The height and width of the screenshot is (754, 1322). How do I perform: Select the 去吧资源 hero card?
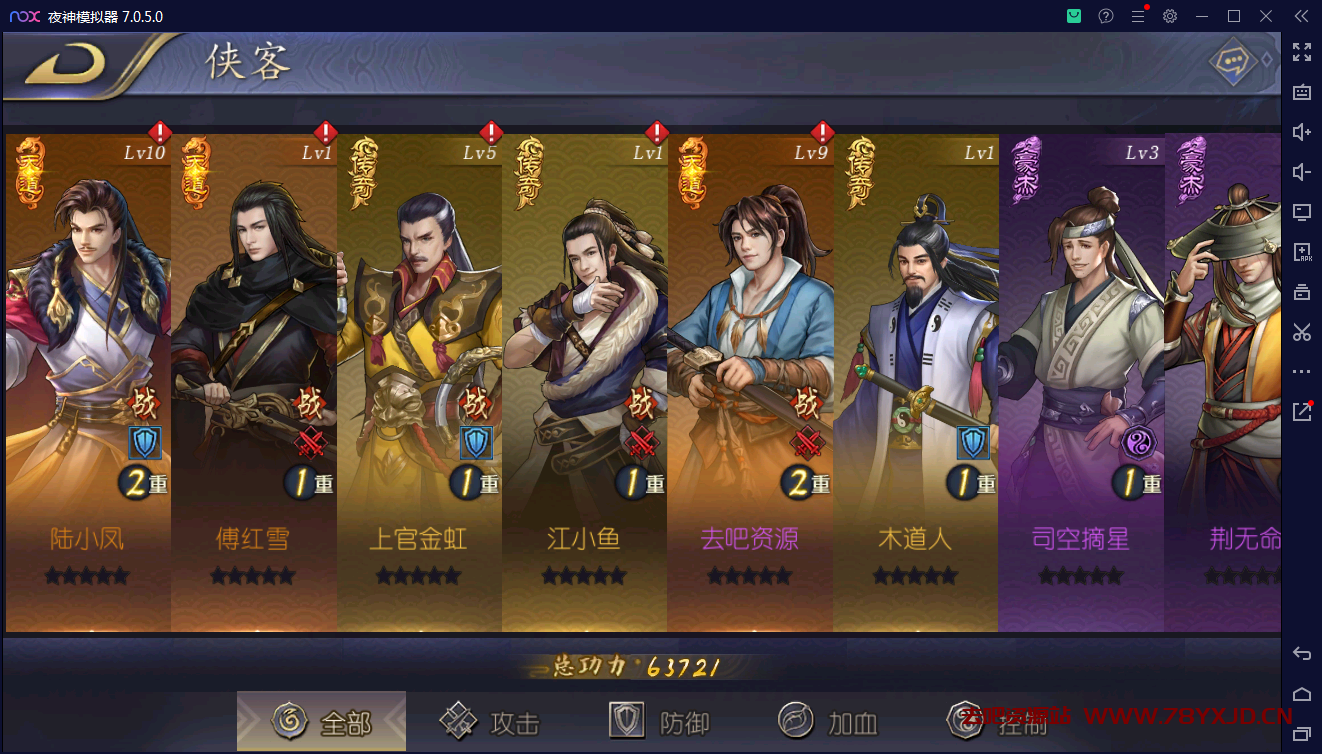tap(750, 380)
